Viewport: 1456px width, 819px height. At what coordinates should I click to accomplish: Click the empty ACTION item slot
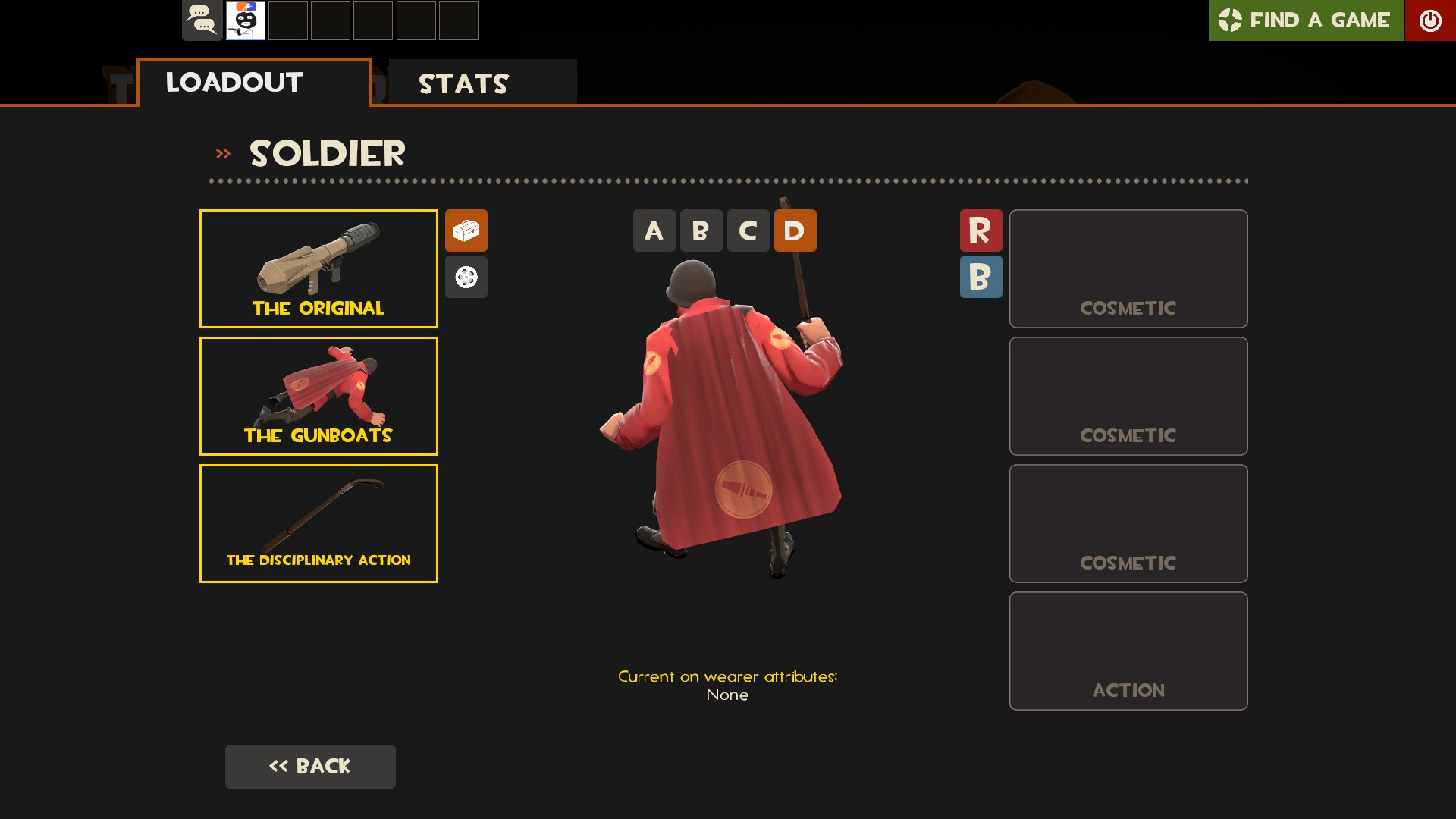(1128, 650)
